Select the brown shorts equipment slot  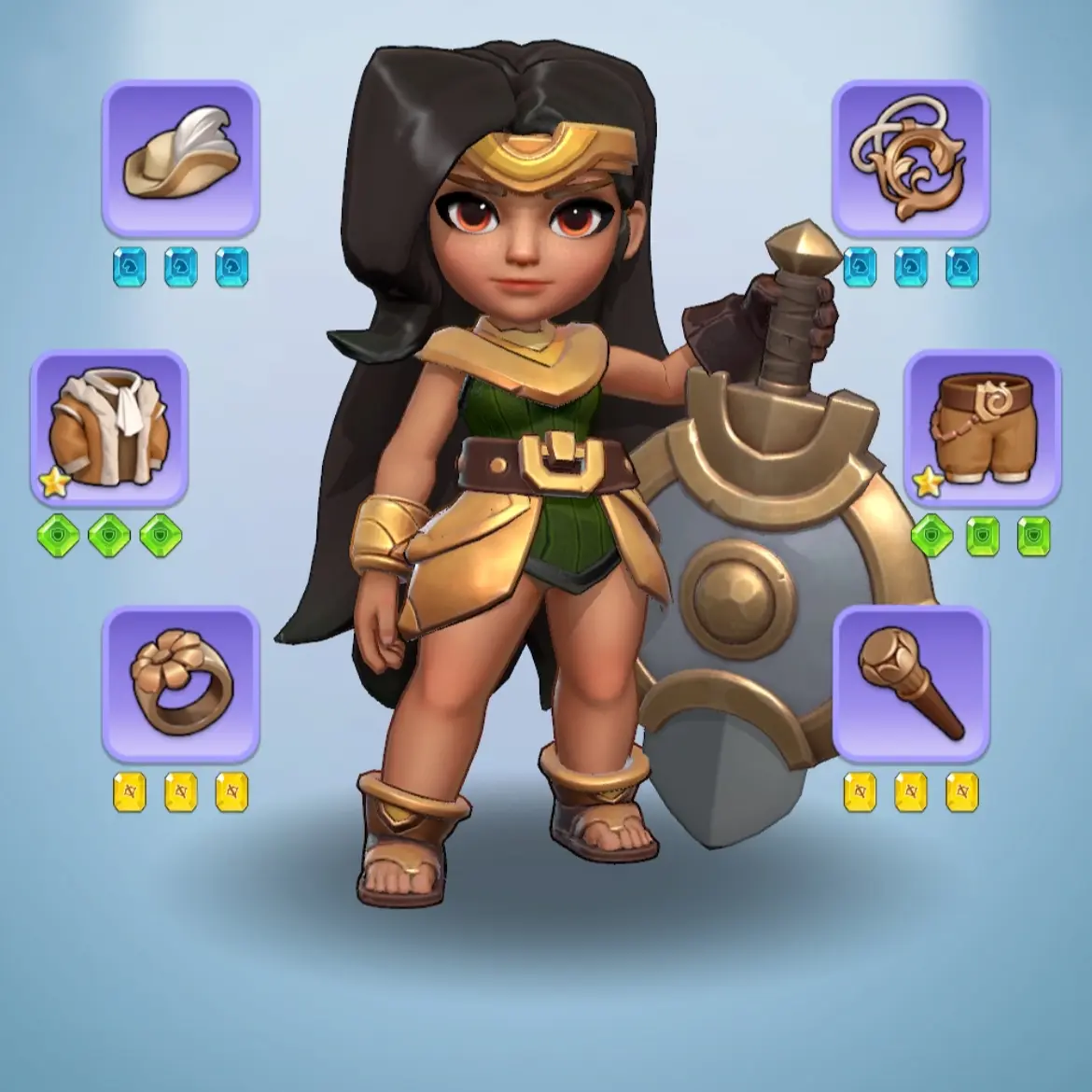(x=983, y=427)
